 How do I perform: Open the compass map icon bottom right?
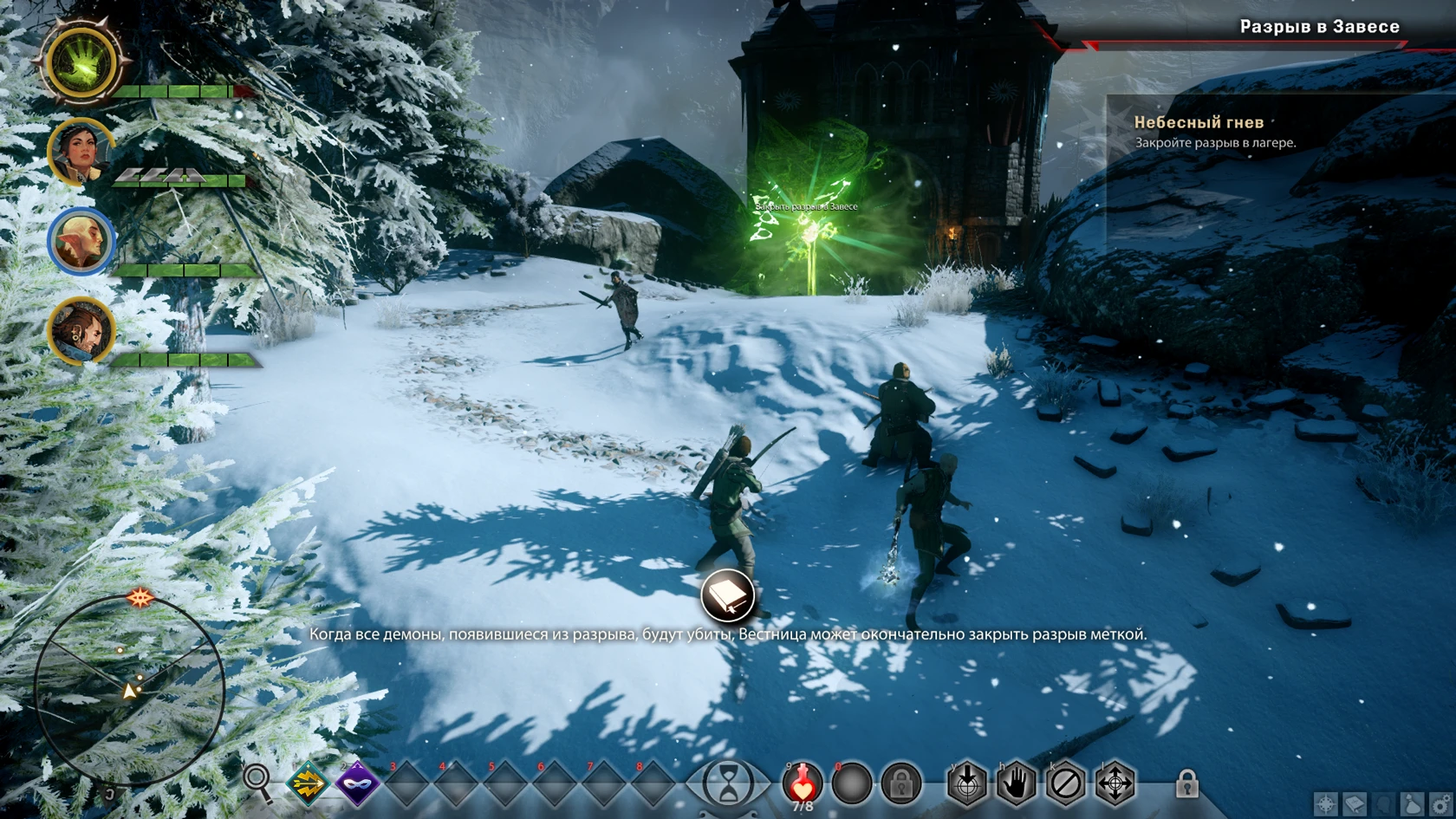click(x=1327, y=803)
